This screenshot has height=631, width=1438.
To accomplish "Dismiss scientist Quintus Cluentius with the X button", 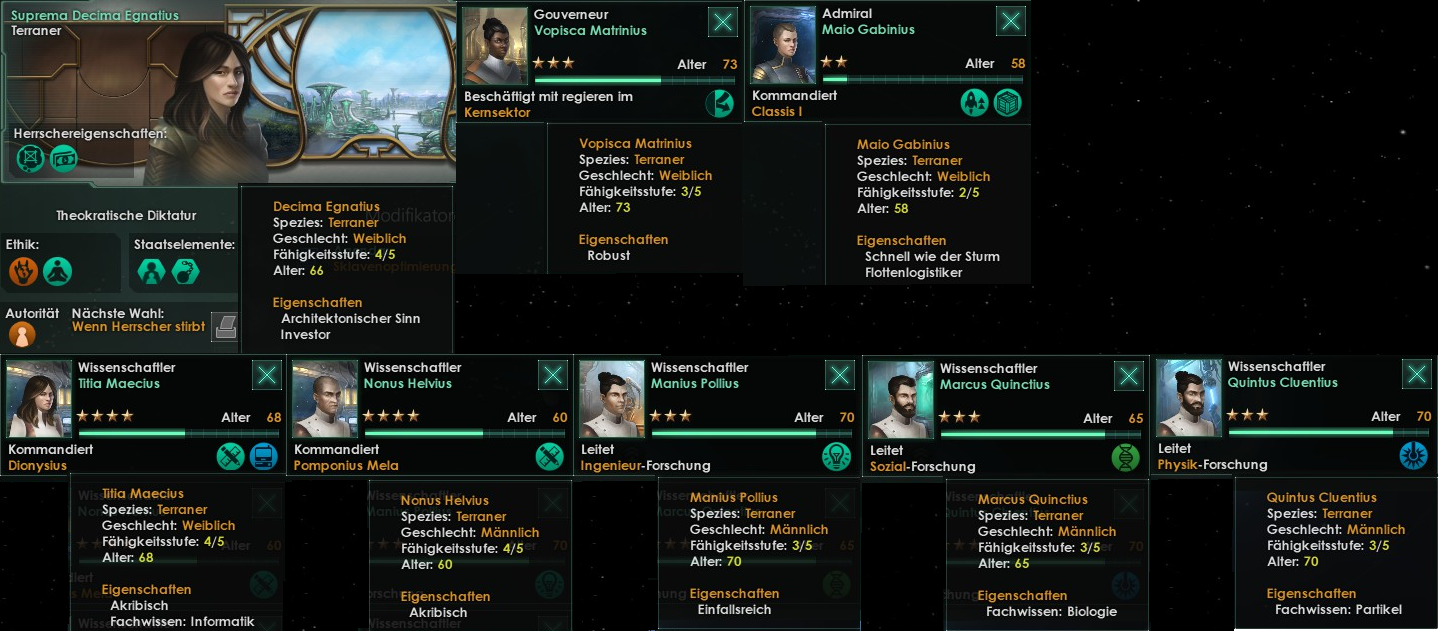I will [1417, 375].
